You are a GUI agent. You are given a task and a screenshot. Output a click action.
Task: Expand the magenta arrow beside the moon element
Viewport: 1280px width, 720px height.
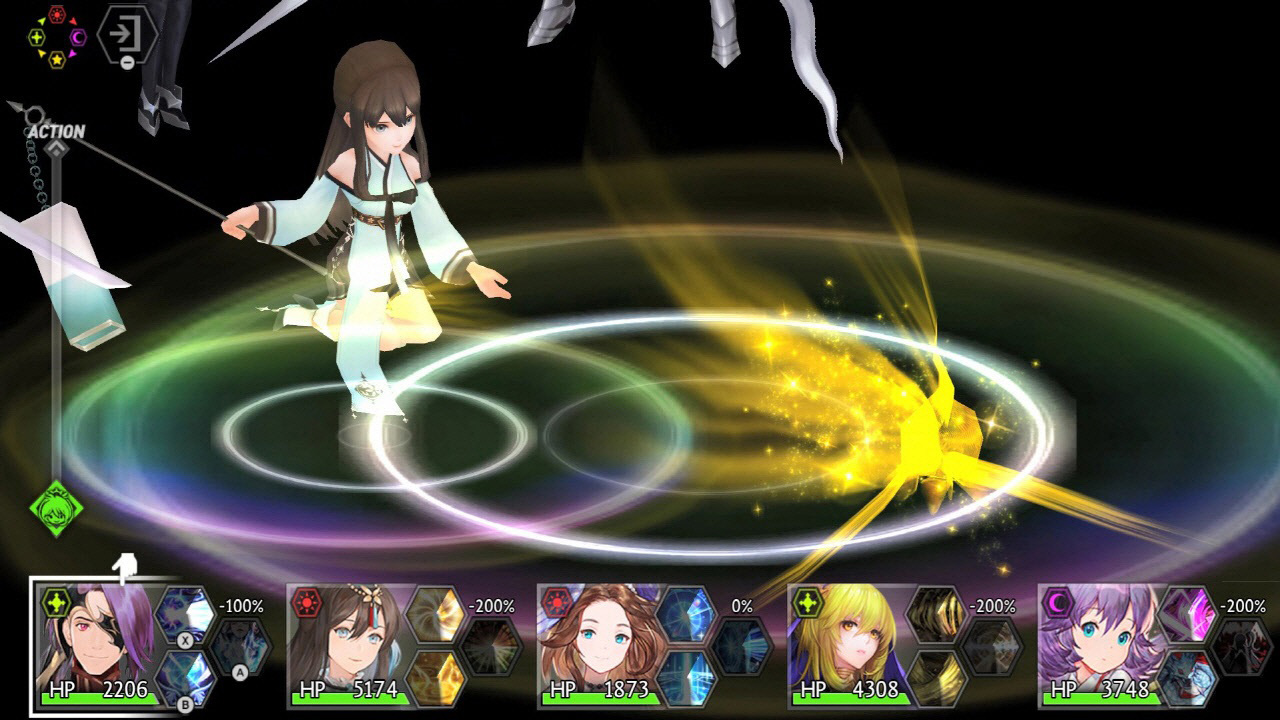(x=72, y=54)
